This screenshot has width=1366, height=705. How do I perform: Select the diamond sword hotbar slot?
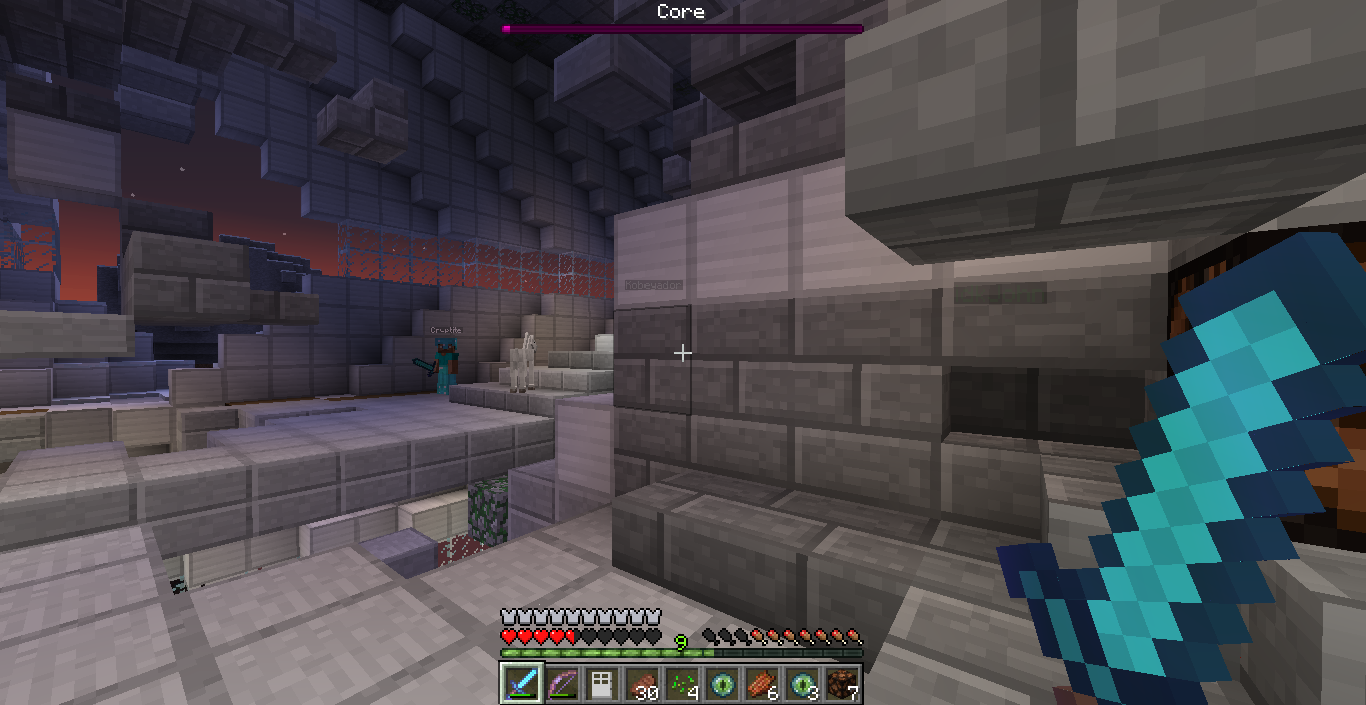522,683
